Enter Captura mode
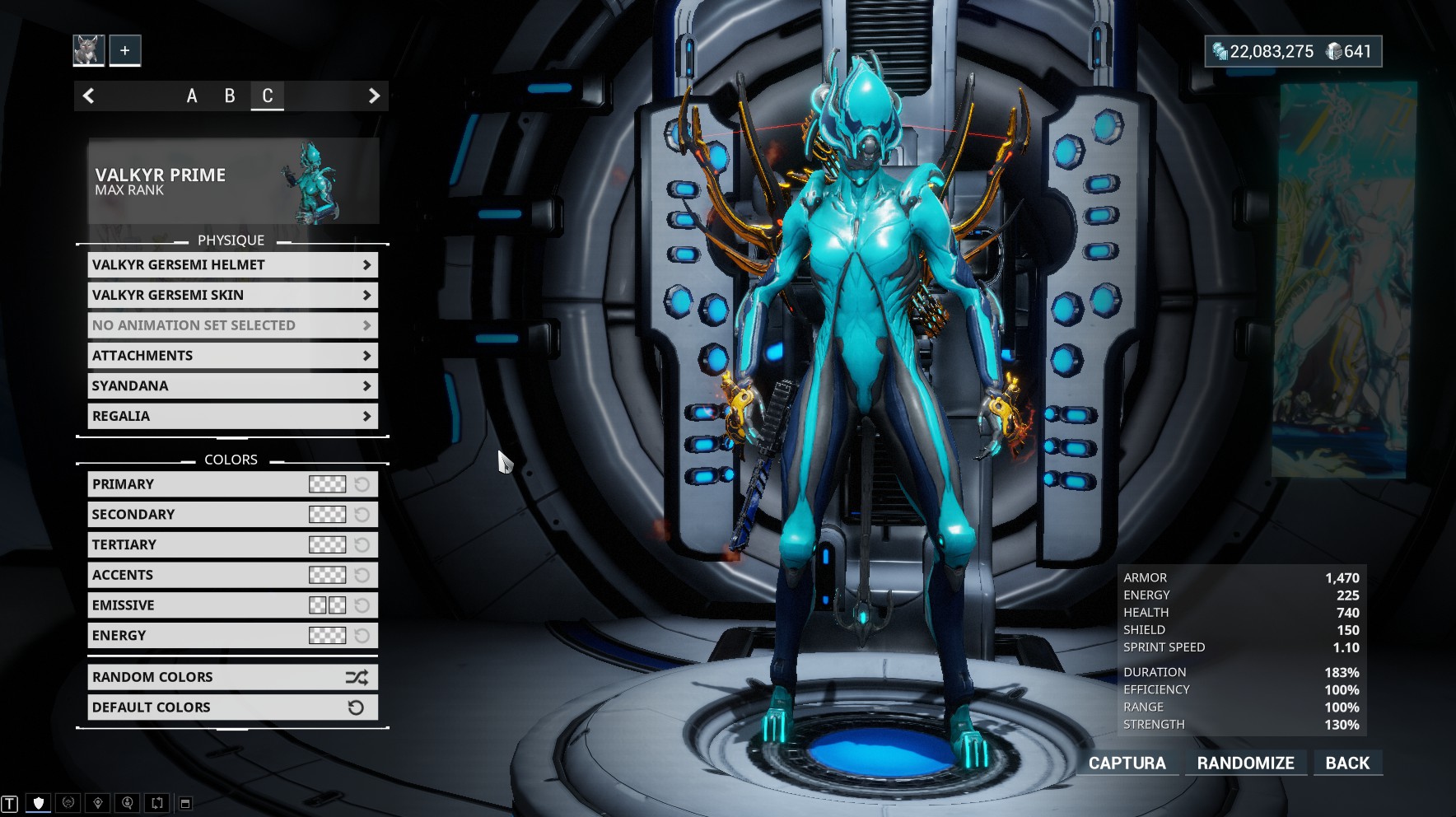This screenshot has width=1456, height=817. [x=1127, y=763]
